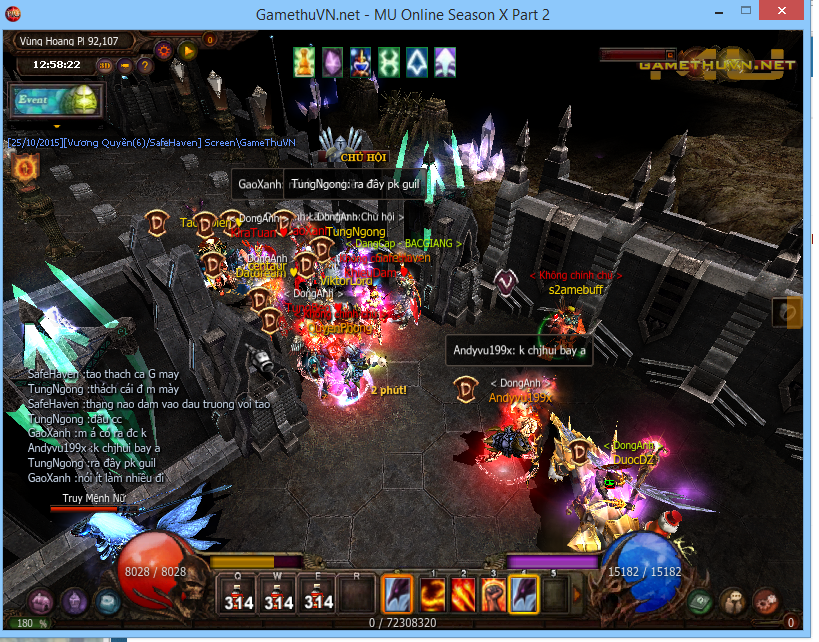Activate the flame slash skill in slot 2

463,595
